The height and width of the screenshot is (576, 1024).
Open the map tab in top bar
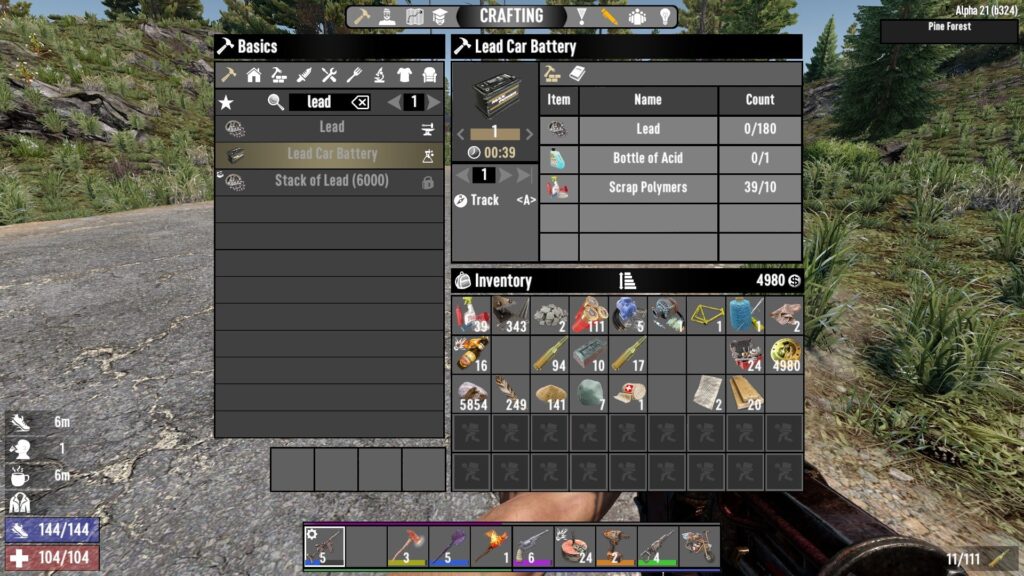click(x=415, y=17)
